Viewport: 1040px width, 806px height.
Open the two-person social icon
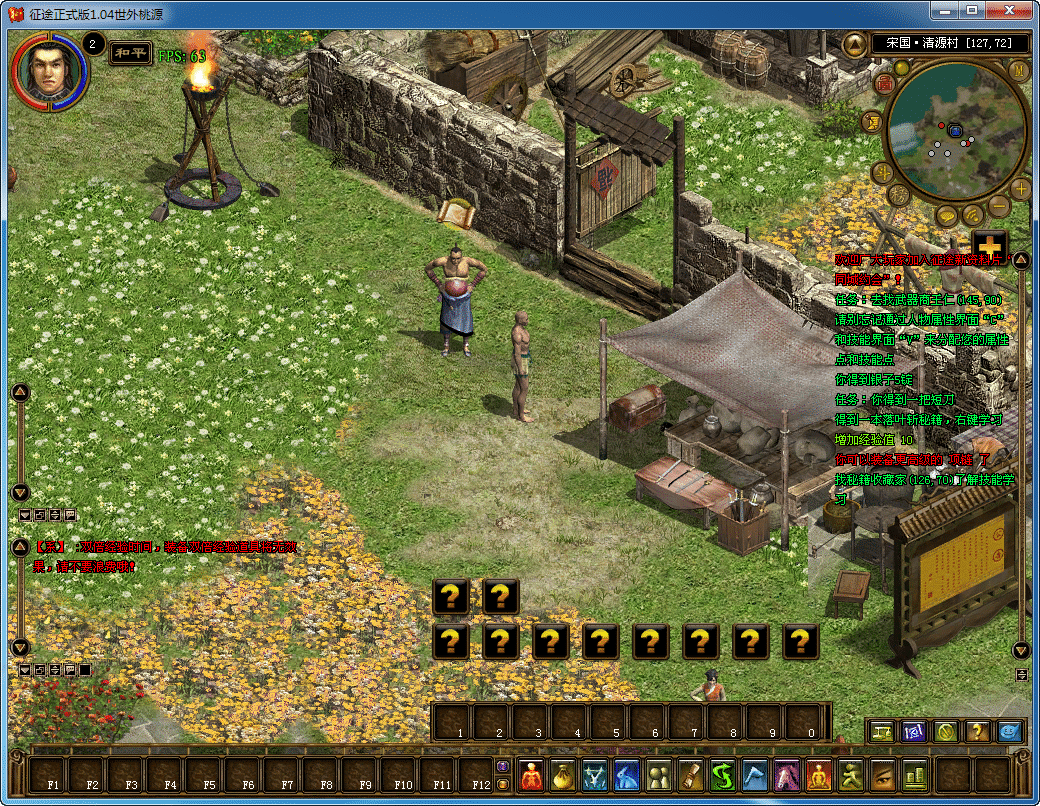660,774
